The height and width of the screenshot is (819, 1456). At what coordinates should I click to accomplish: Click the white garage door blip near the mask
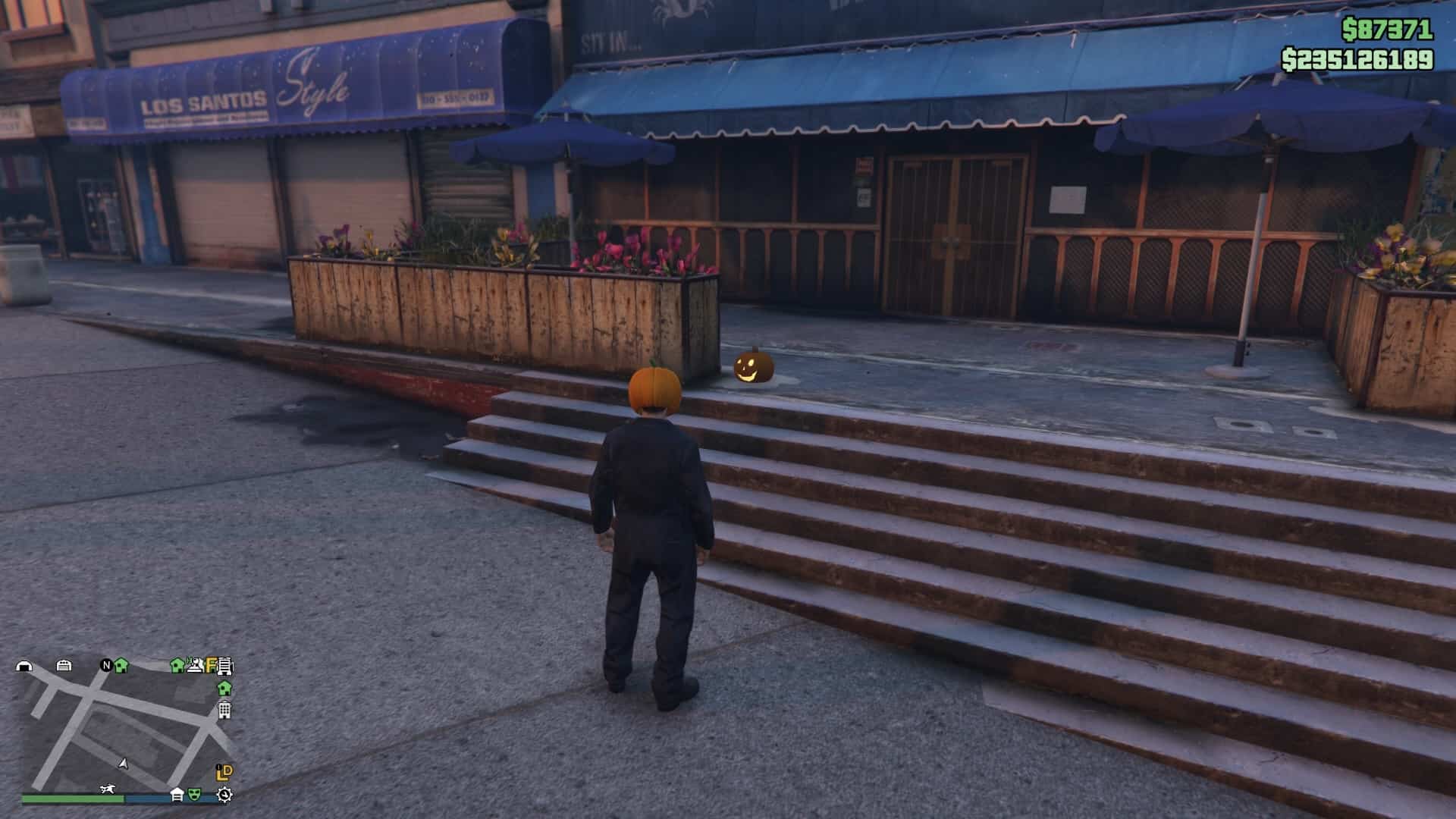coord(177,794)
